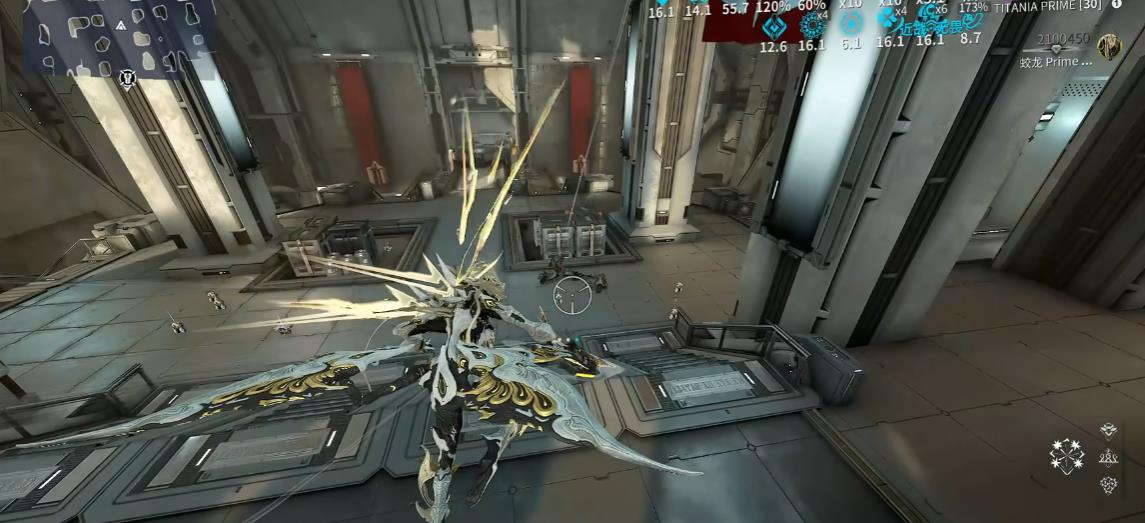Activate the speckled cluster ability icon
The image size is (1145, 523).
(x=1108, y=484)
